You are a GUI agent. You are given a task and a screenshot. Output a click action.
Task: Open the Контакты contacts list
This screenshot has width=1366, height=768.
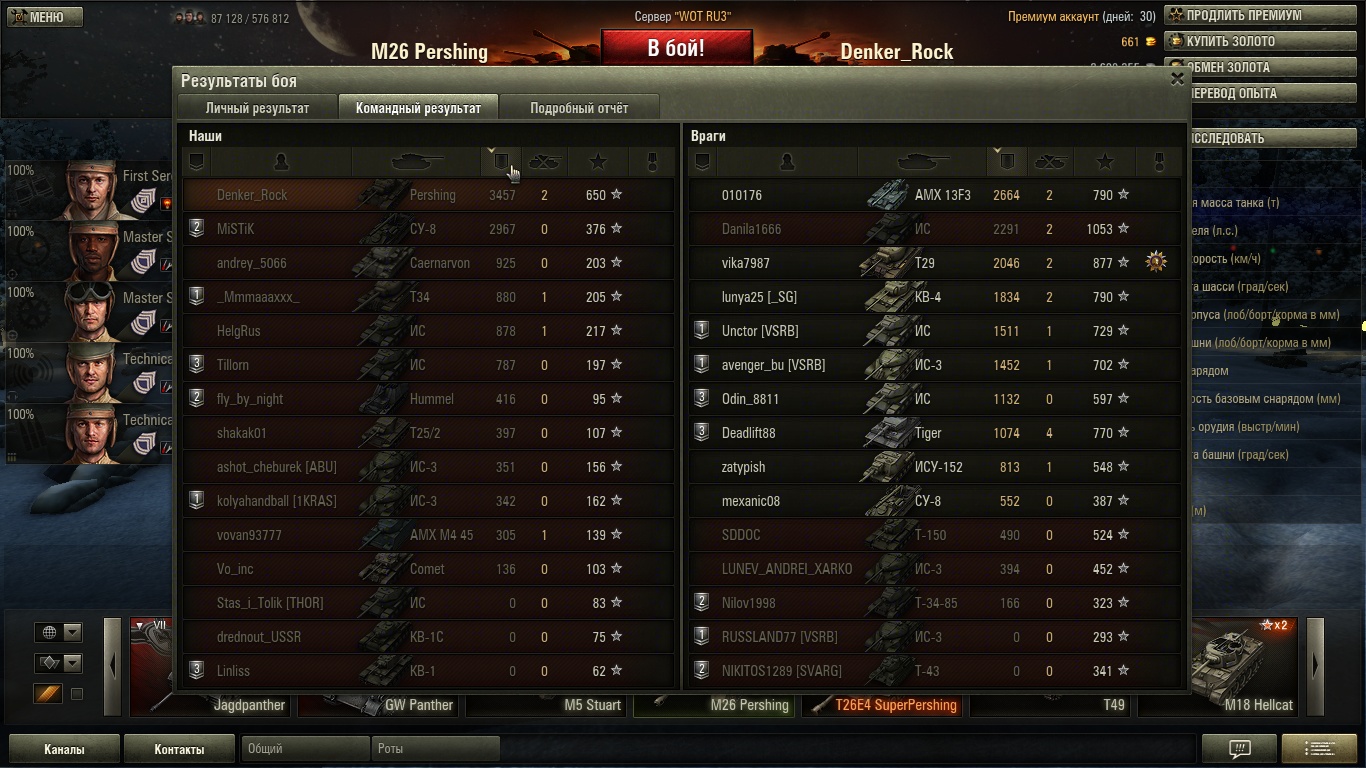click(179, 749)
